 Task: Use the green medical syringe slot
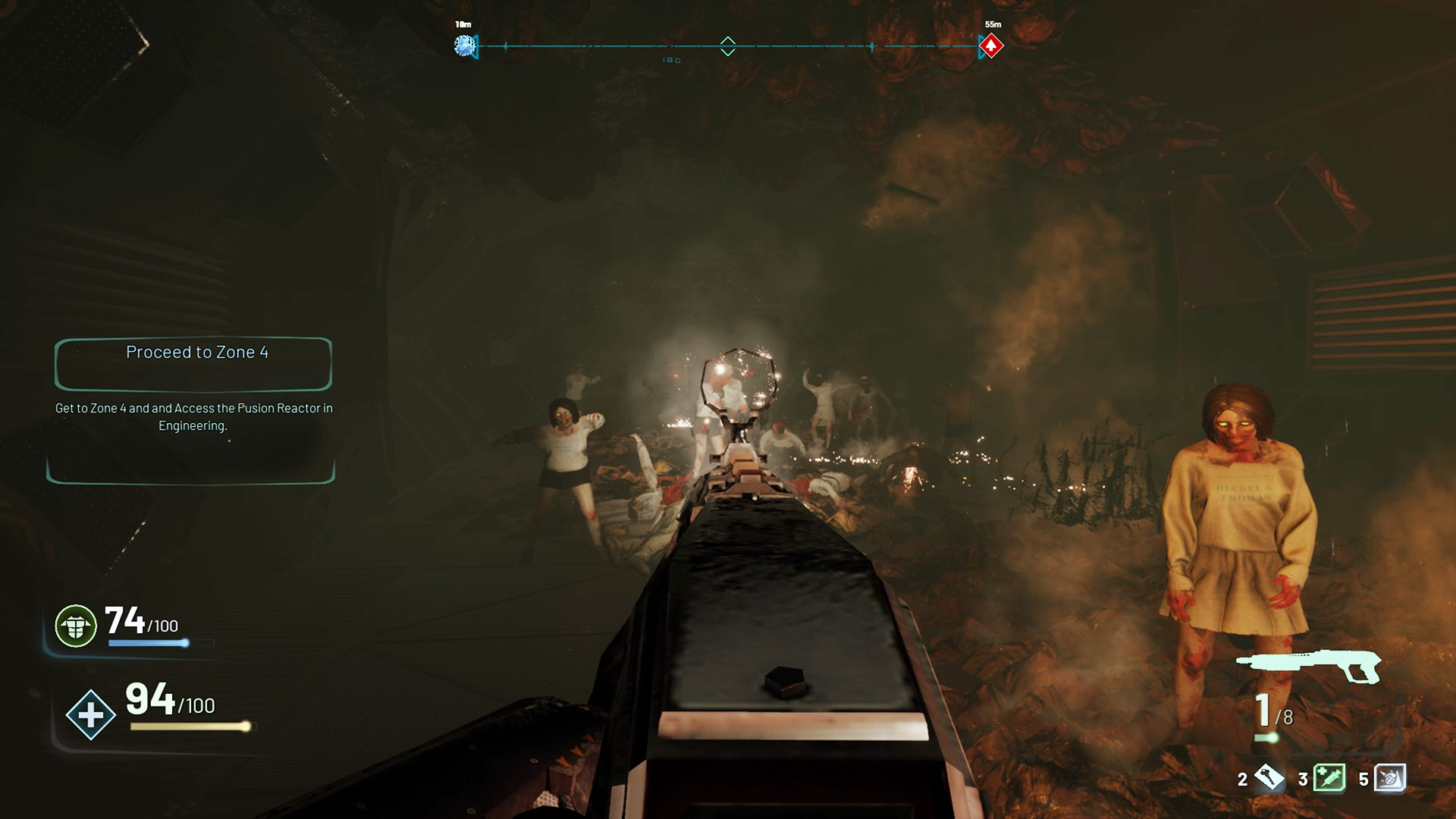1329,777
